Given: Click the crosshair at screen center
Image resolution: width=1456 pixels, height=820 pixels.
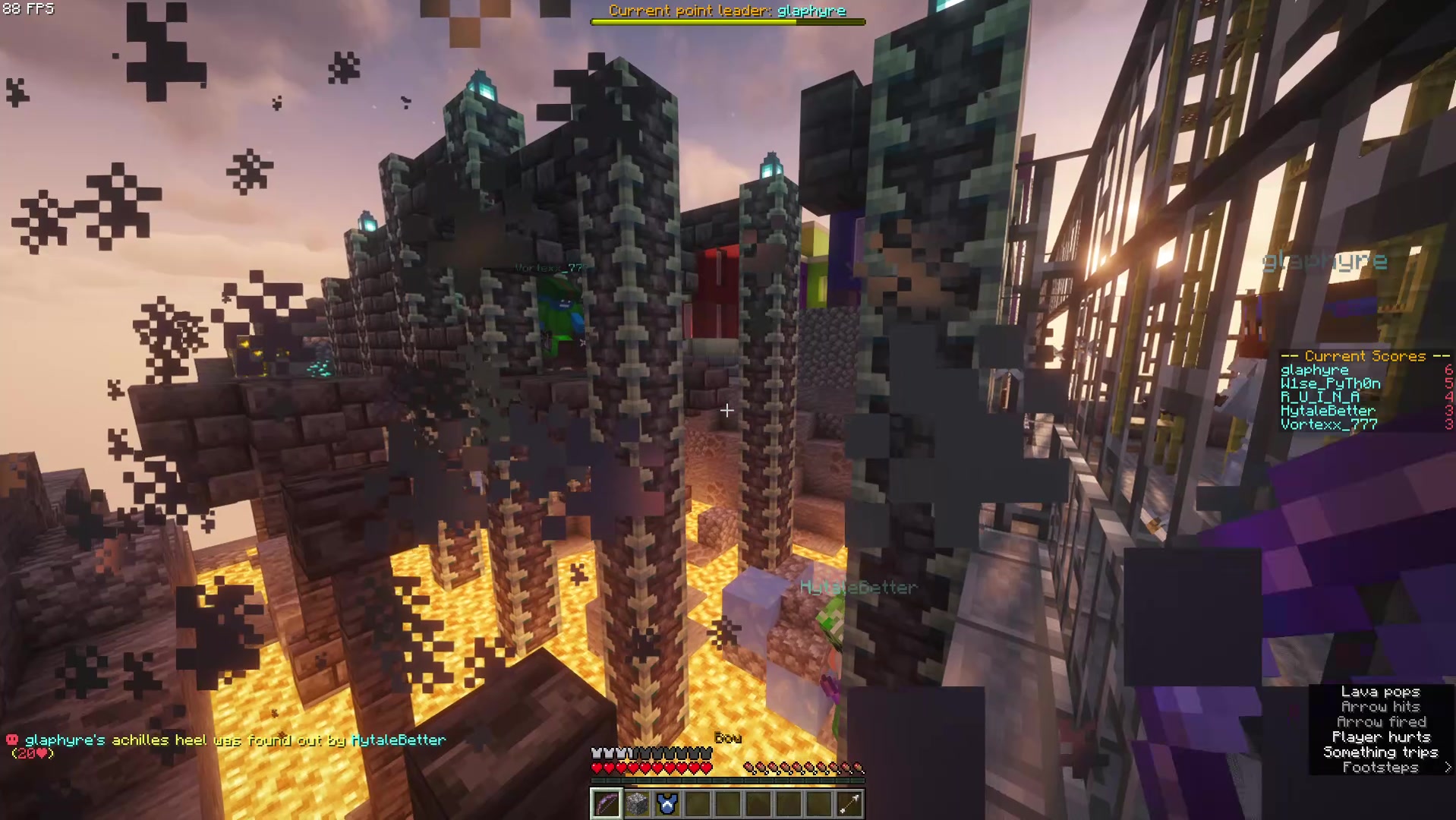Looking at the screenshot, I should tap(727, 411).
